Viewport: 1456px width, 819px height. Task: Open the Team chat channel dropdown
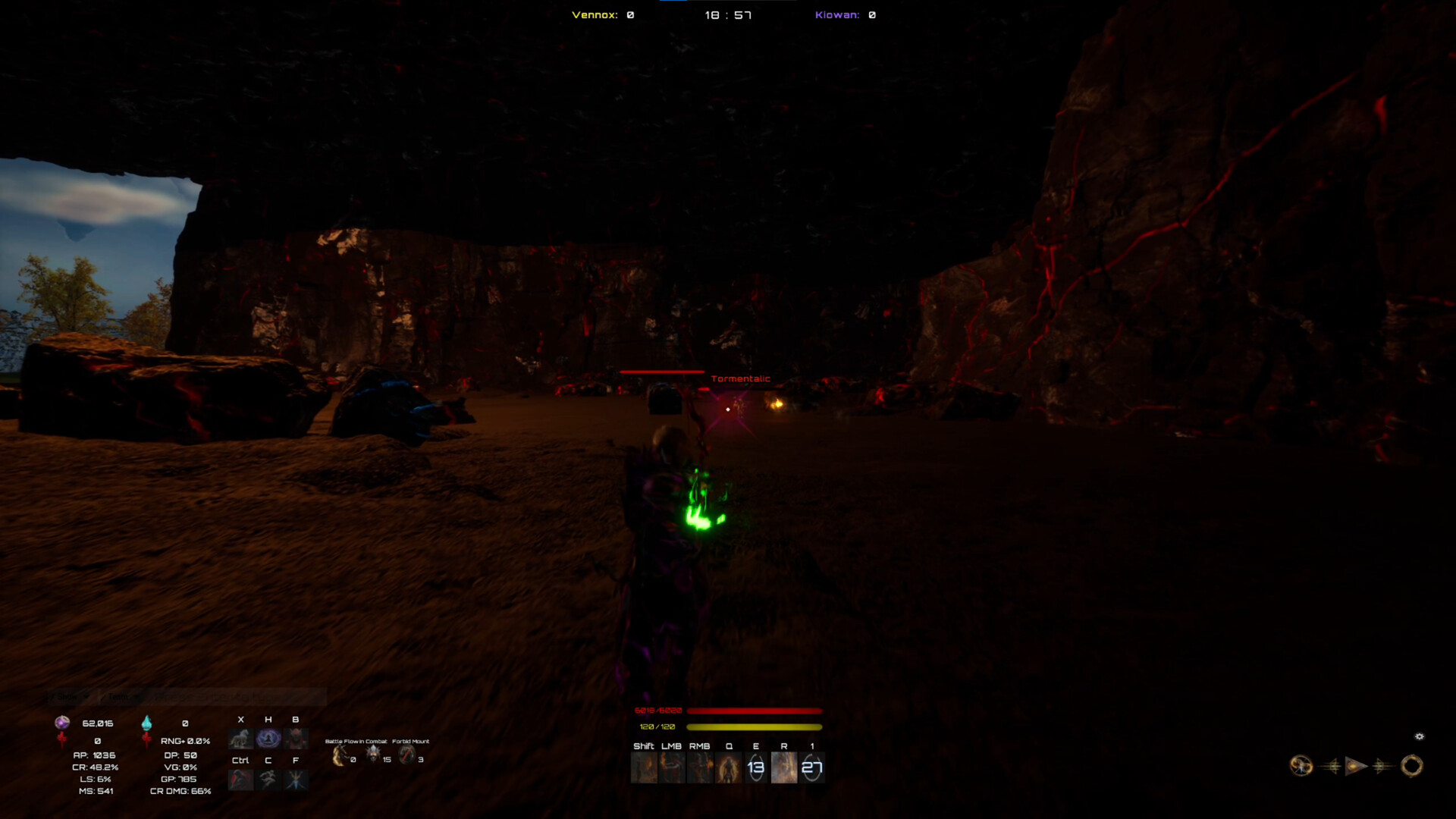coord(136,696)
